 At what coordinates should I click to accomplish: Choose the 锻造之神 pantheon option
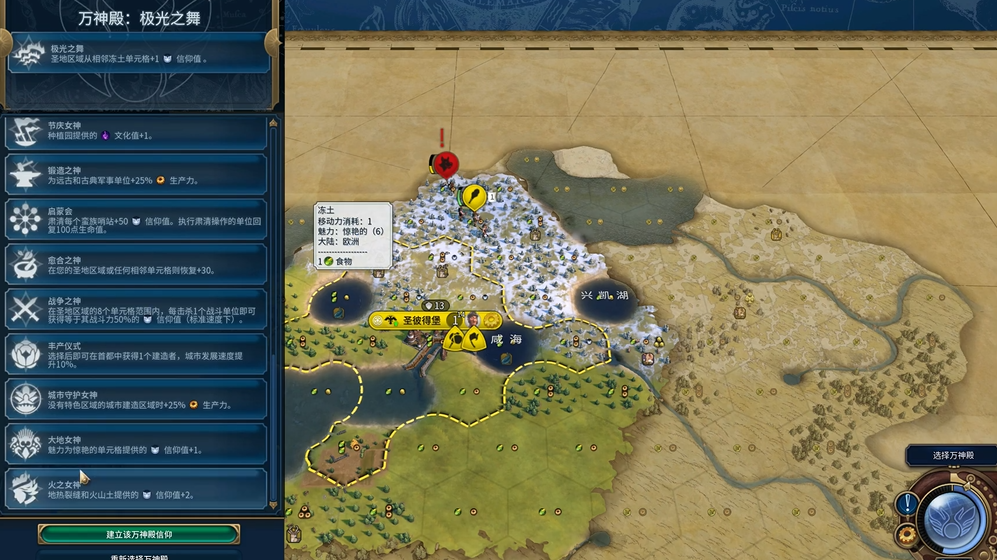[x=137, y=174]
